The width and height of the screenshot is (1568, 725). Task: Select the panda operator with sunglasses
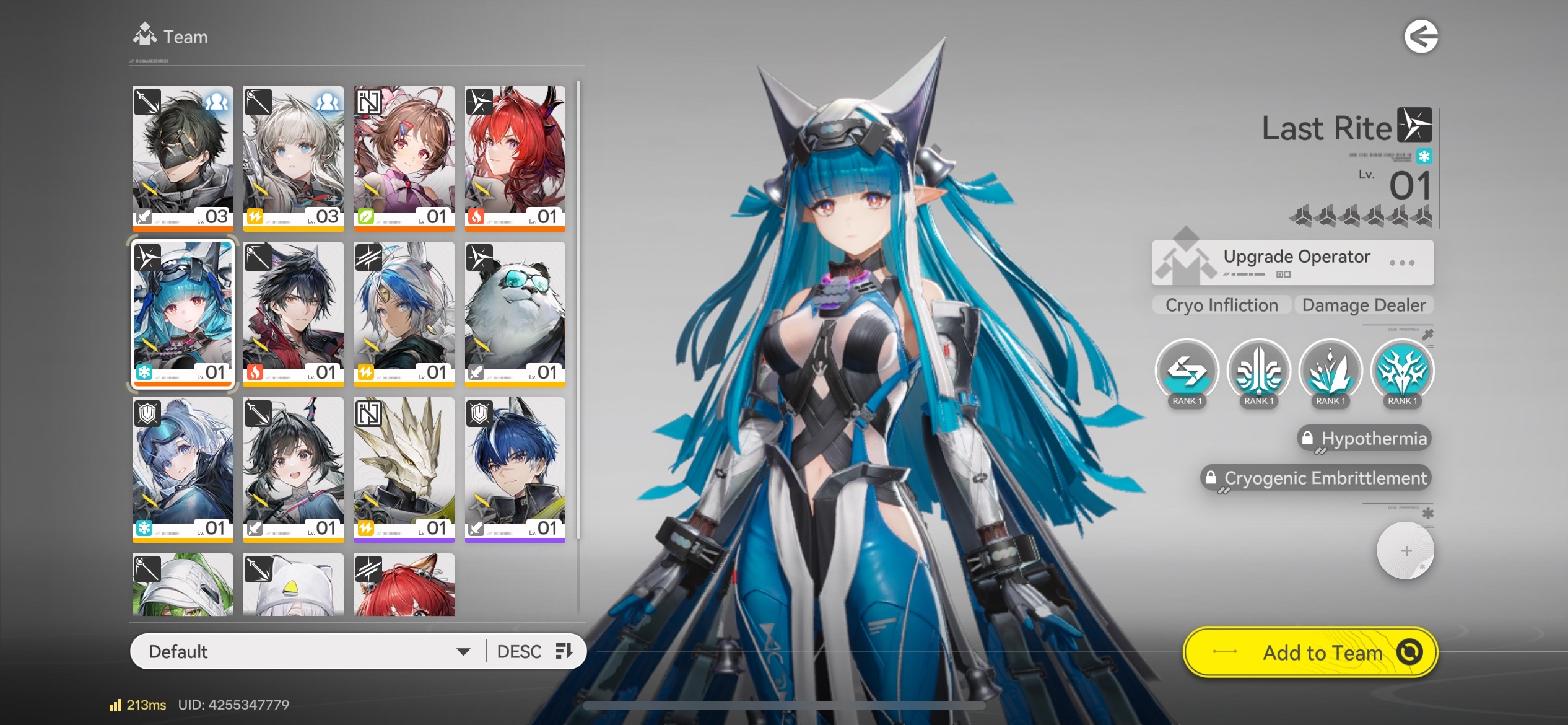[515, 313]
